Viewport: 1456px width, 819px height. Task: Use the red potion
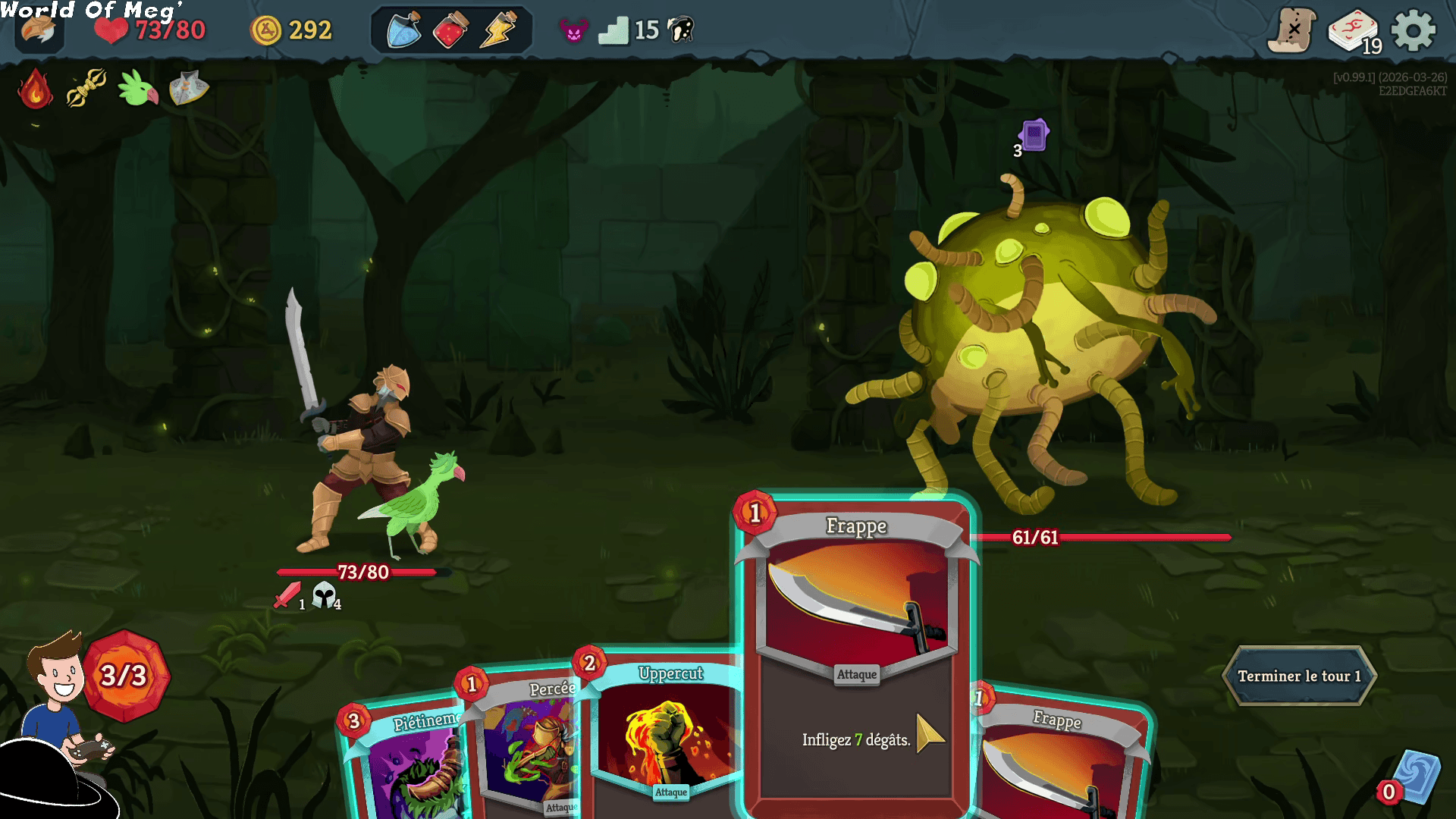pyautogui.click(x=450, y=31)
